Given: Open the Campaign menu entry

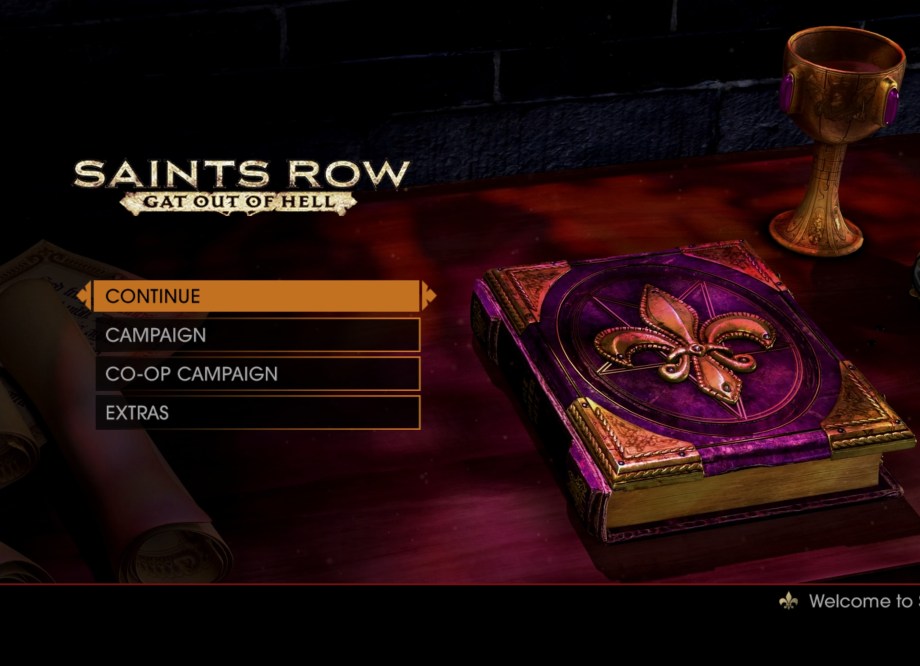Looking at the screenshot, I should [257, 335].
